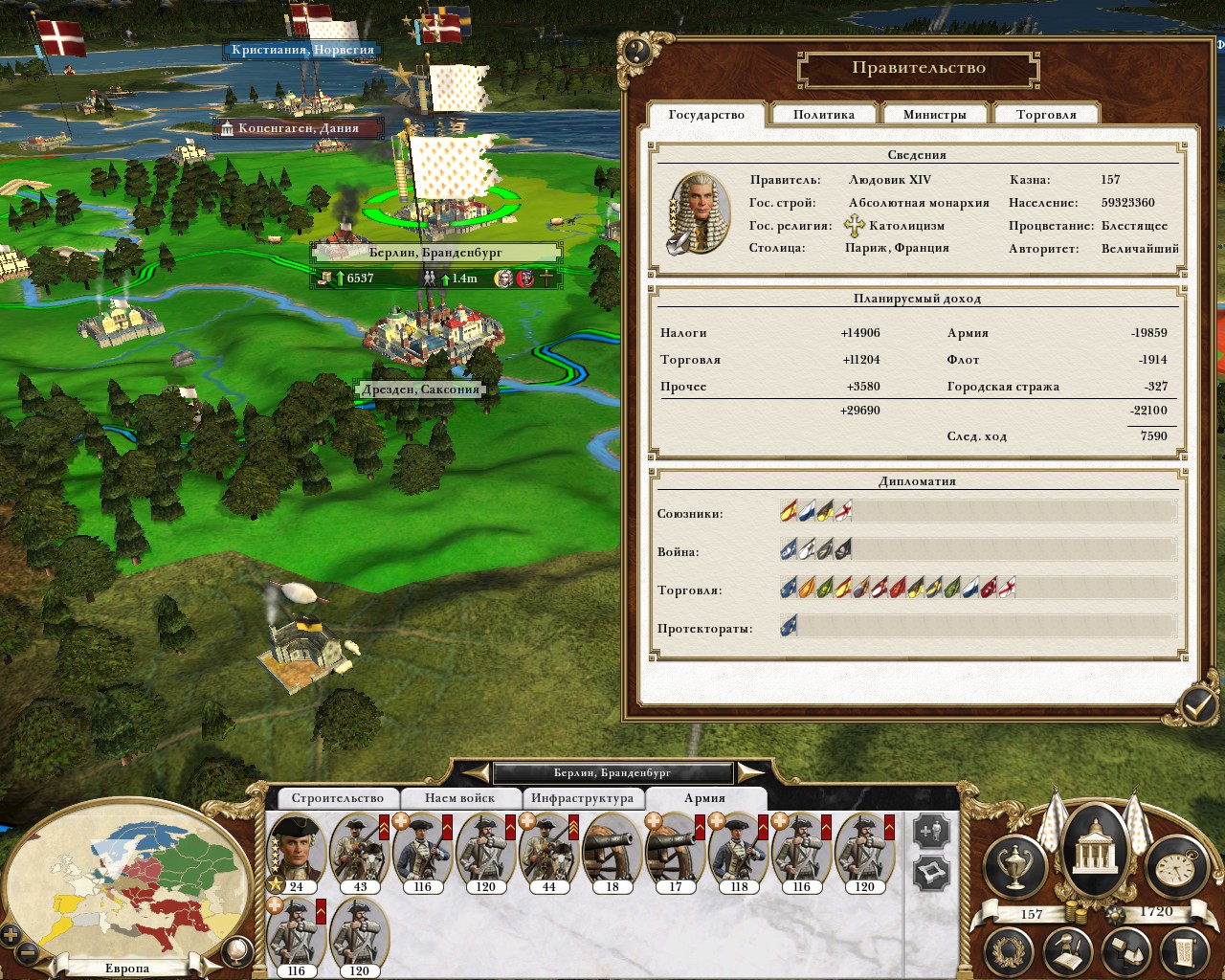Open the Строительство tab
1225x980 pixels.
pos(337,798)
